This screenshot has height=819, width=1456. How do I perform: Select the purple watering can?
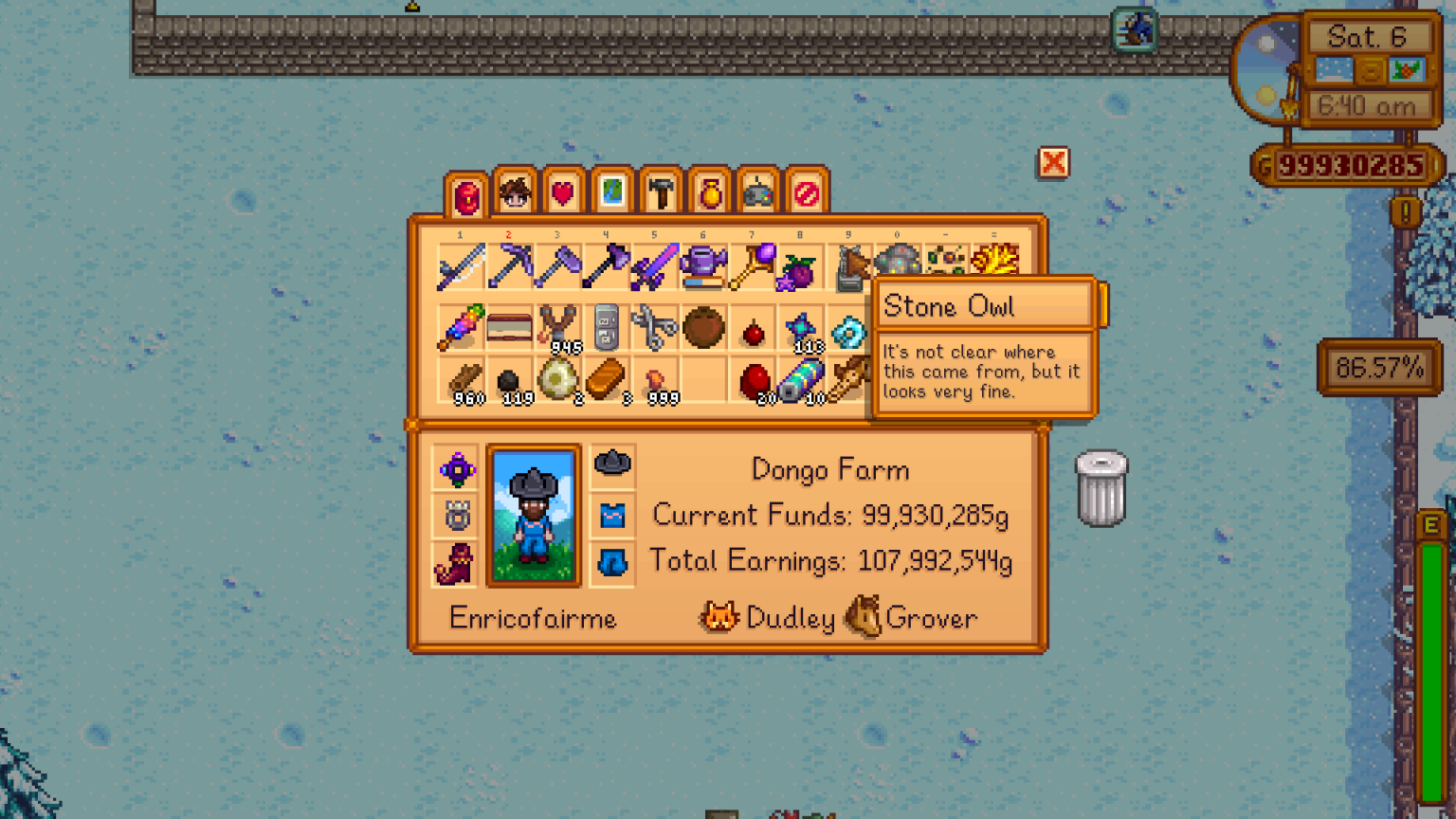(x=704, y=267)
